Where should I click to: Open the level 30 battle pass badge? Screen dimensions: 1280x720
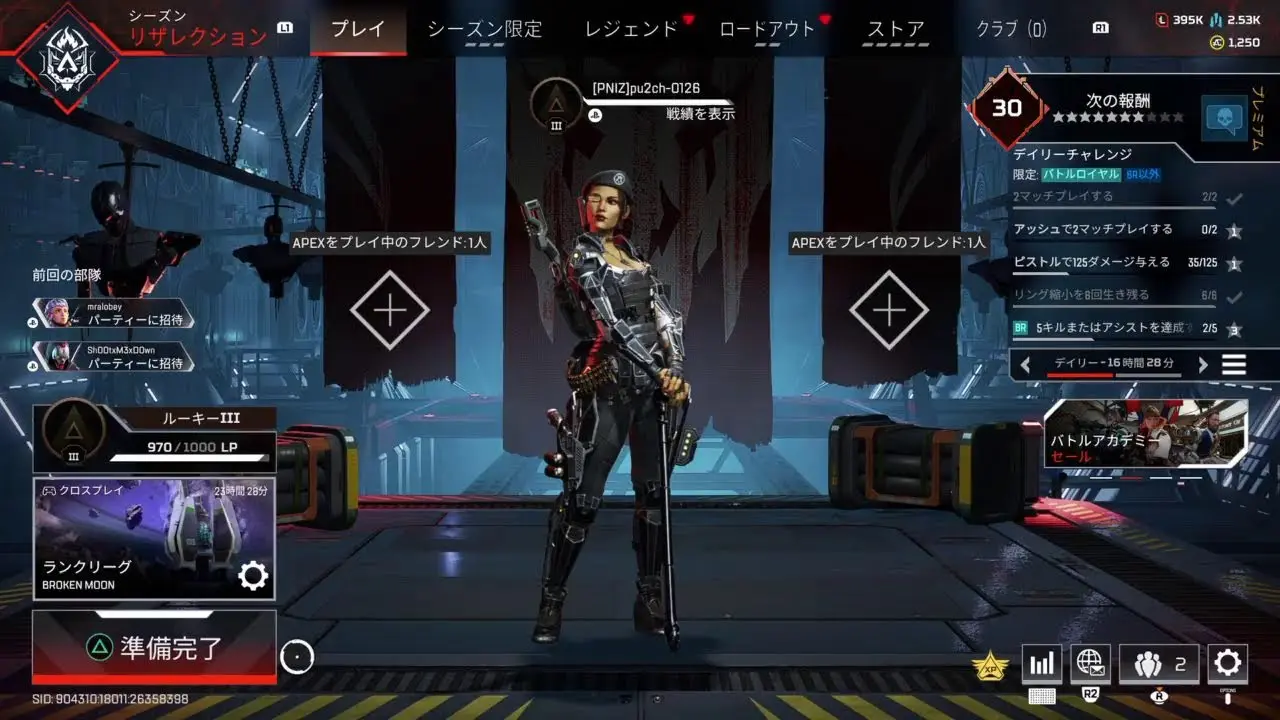tap(1006, 108)
